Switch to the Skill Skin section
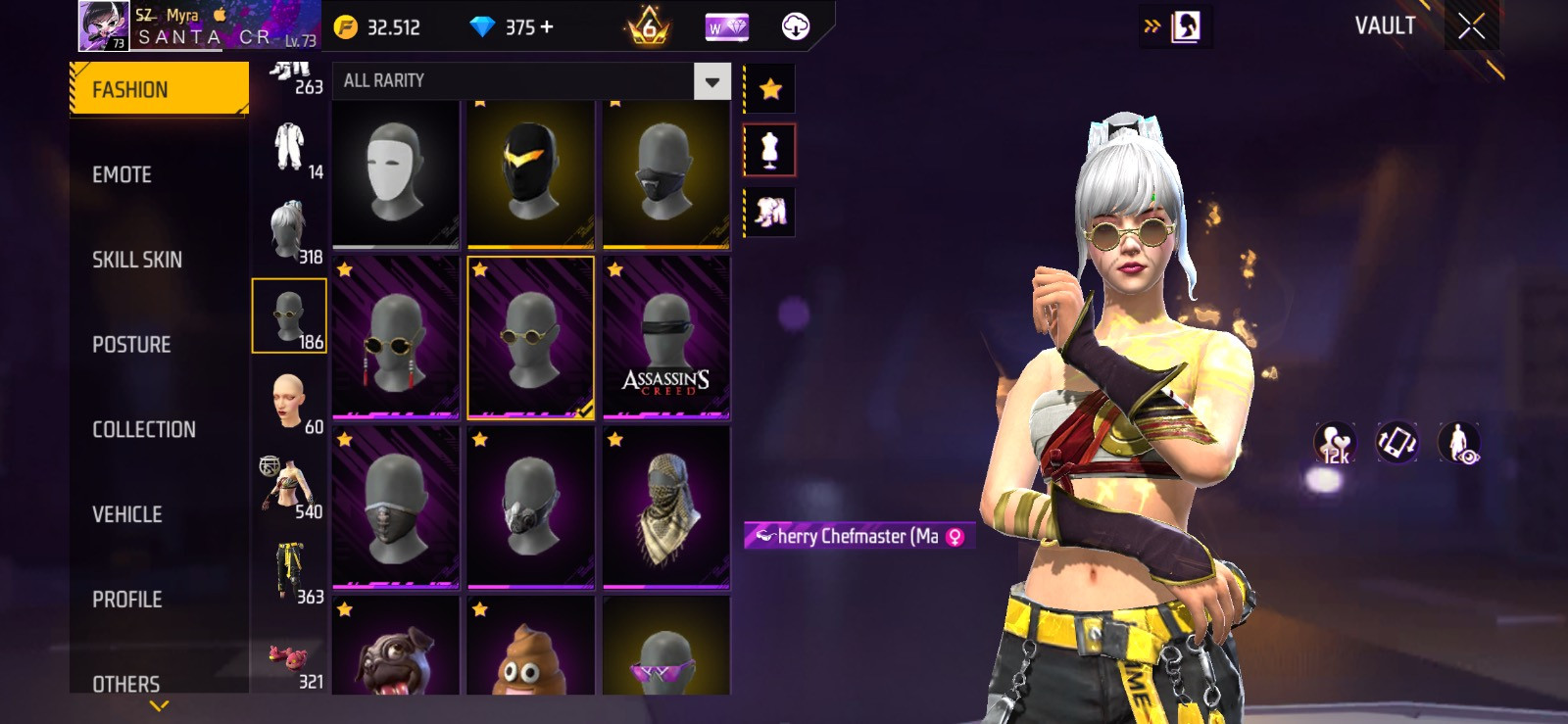 [x=137, y=260]
